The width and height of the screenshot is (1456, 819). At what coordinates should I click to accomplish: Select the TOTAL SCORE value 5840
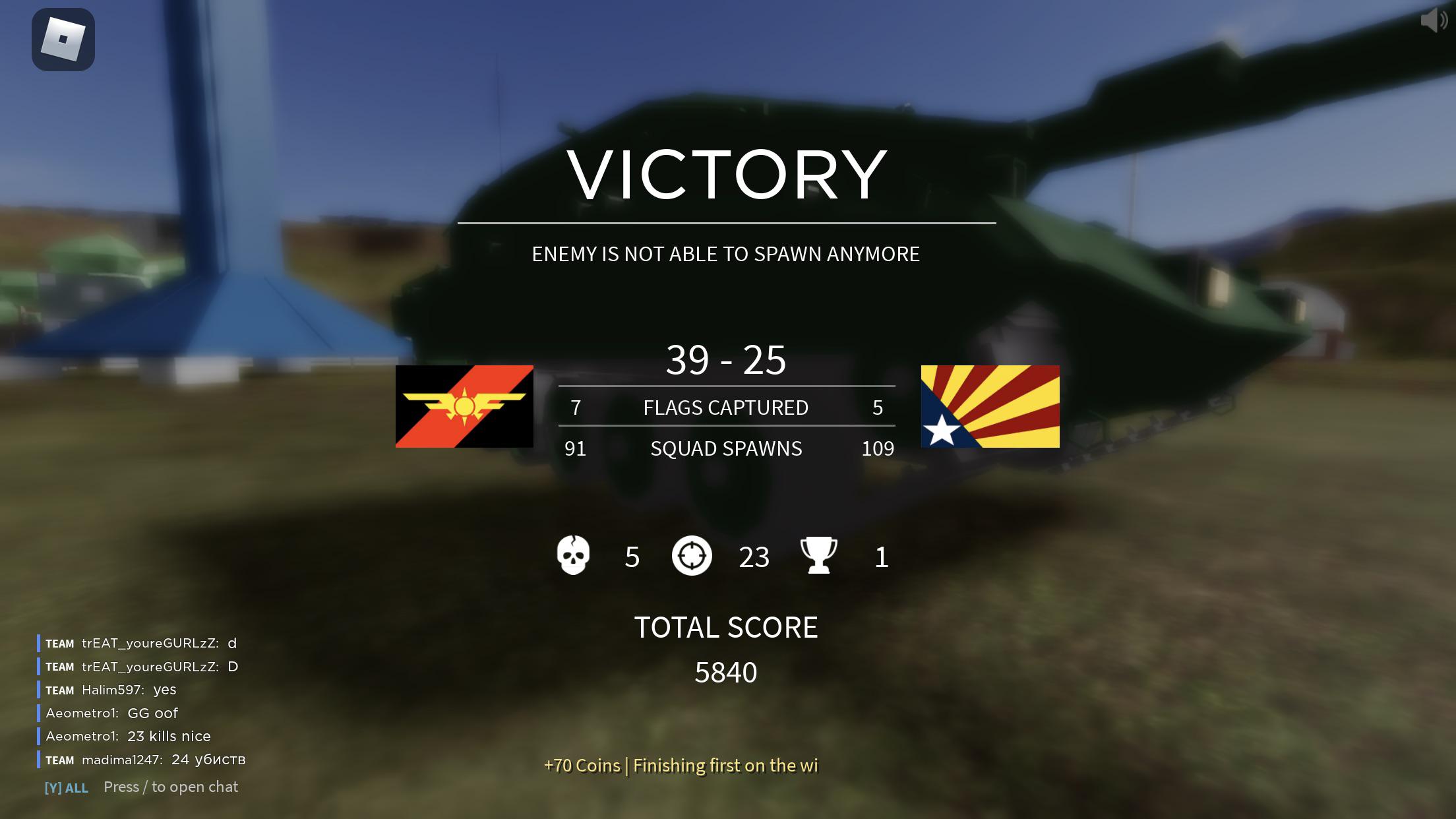726,673
